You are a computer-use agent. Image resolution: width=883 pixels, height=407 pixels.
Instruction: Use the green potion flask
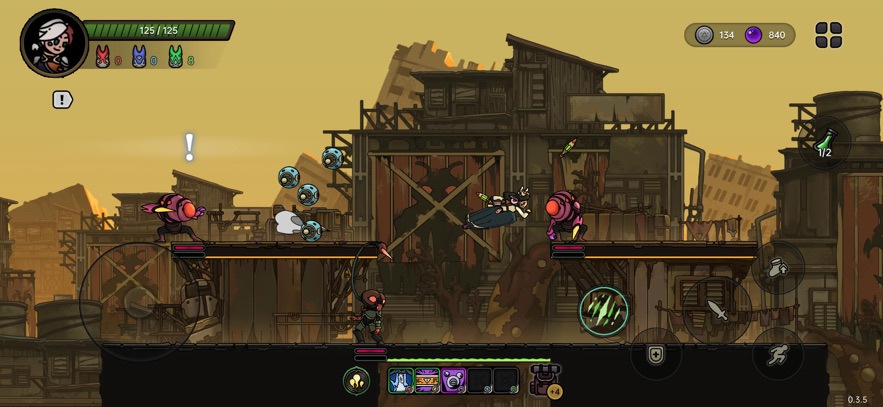pyautogui.click(x=825, y=145)
